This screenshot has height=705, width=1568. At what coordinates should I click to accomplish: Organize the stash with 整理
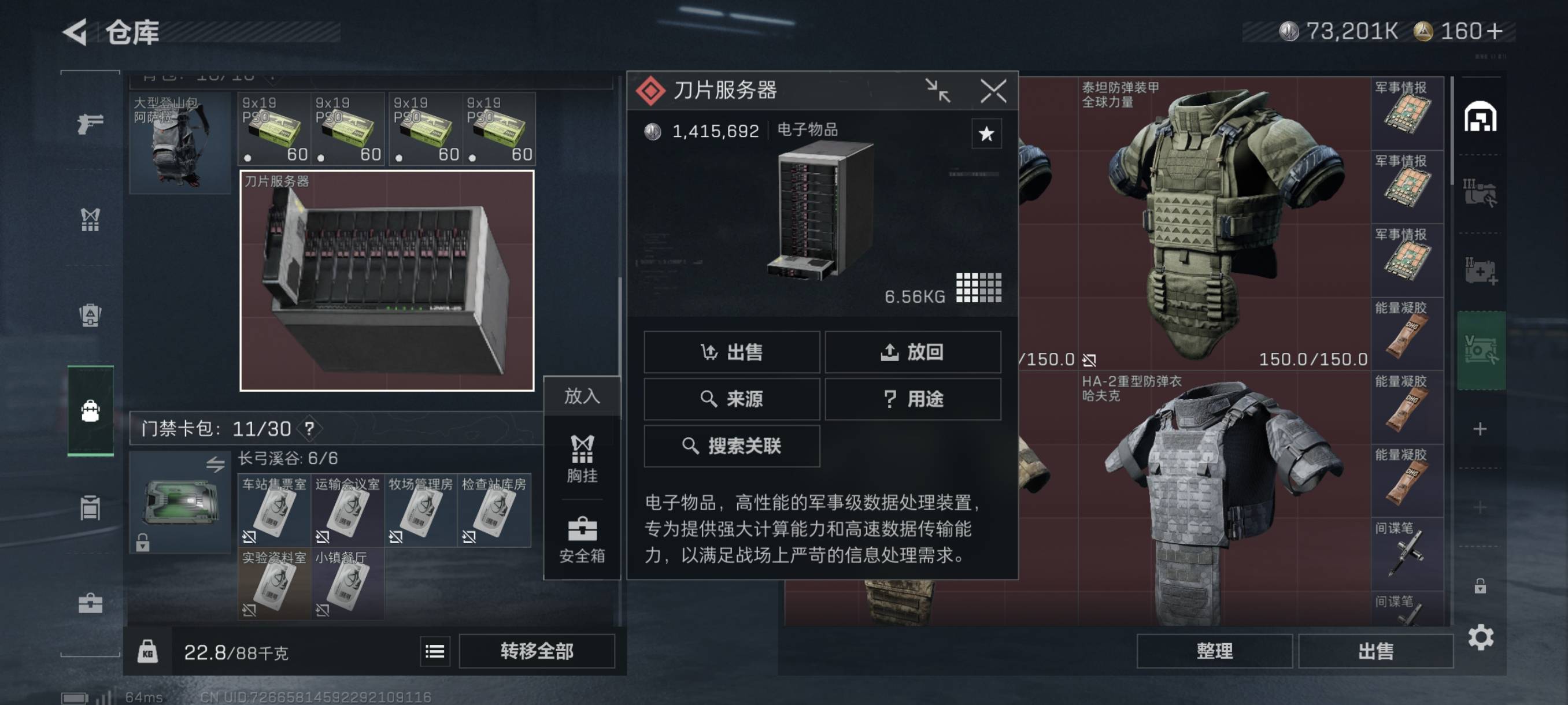[x=1214, y=651]
